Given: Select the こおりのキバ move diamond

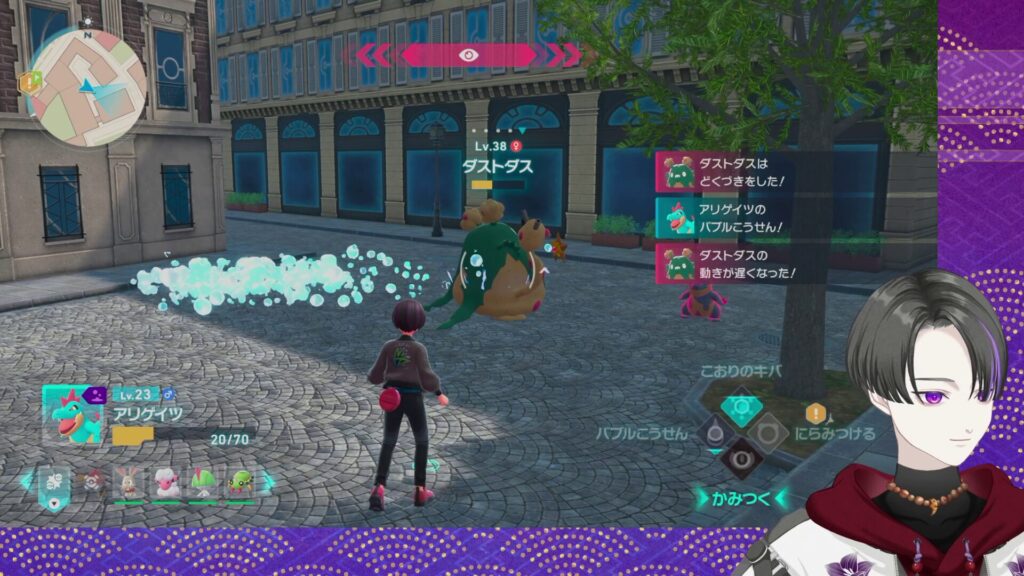Looking at the screenshot, I should click(742, 407).
